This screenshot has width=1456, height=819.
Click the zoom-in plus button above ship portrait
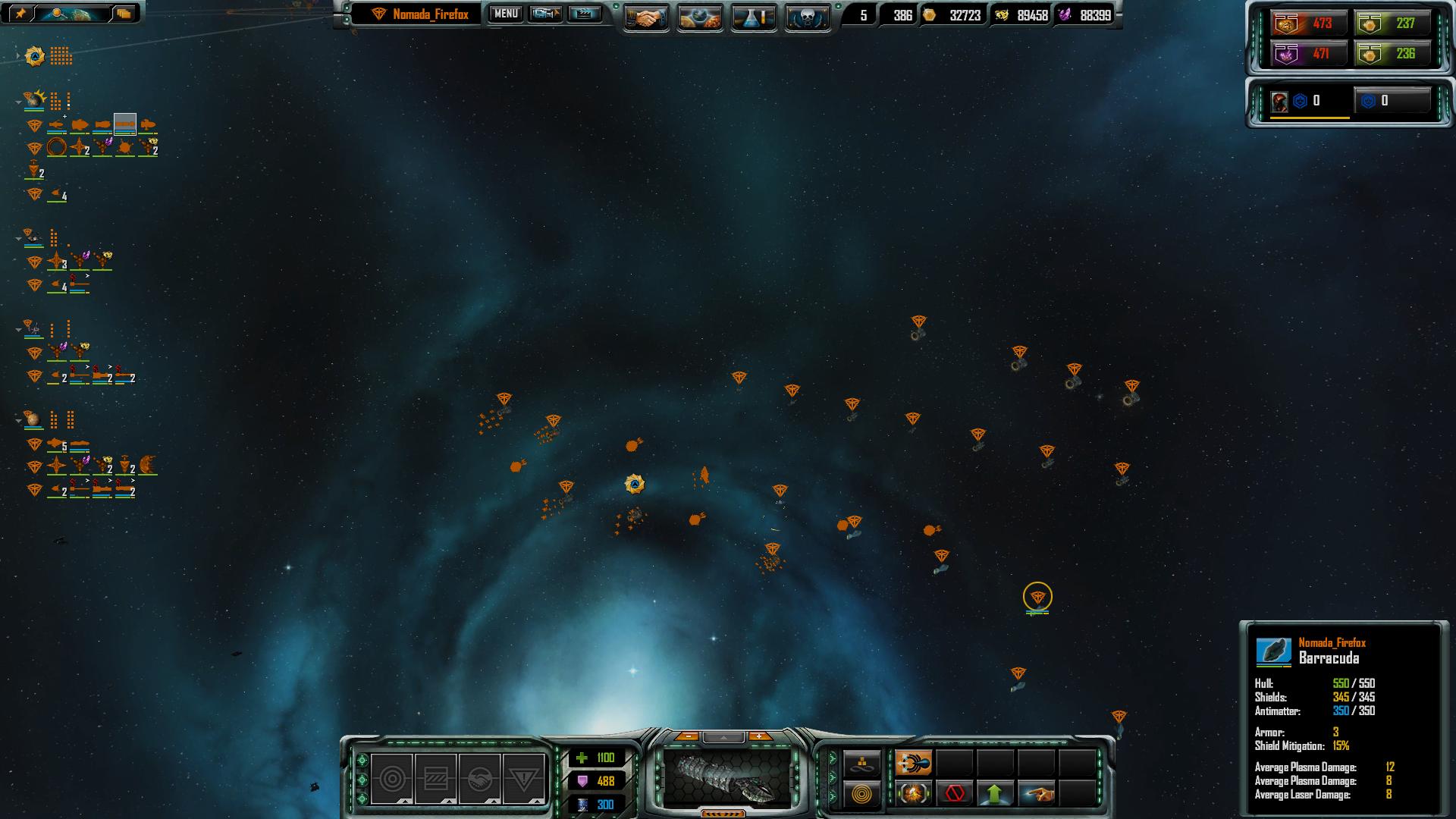click(759, 736)
